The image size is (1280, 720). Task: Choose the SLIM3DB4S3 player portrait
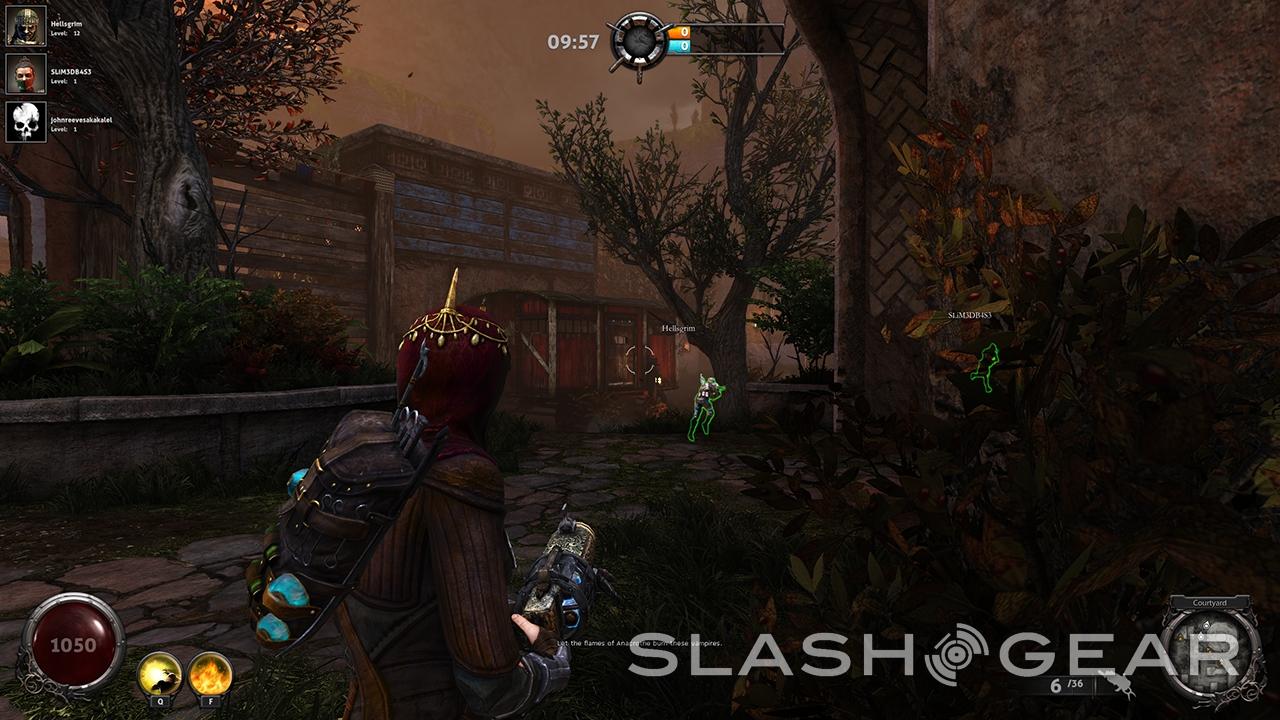[x=26, y=74]
